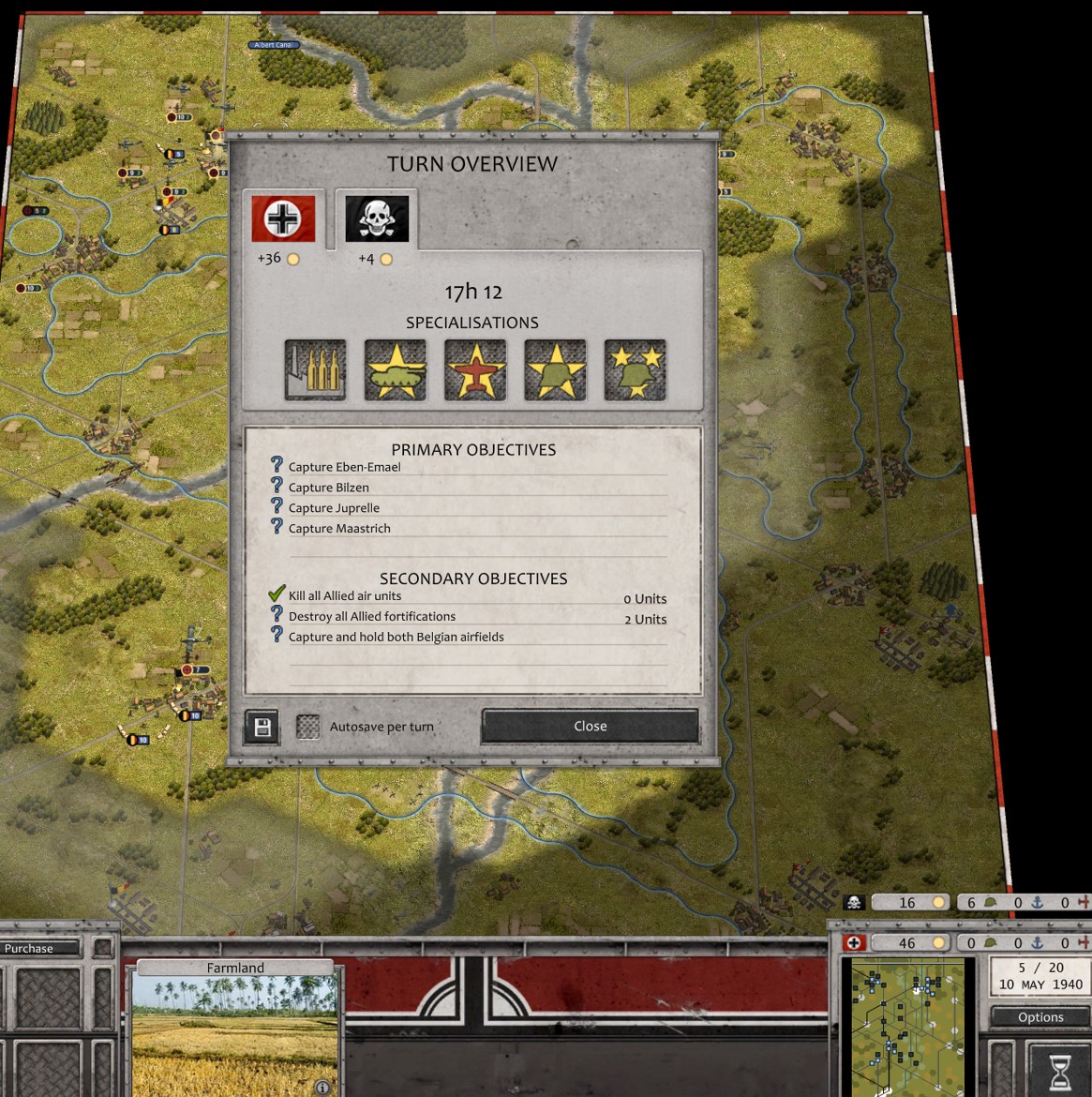Click the minimap

907,1027
